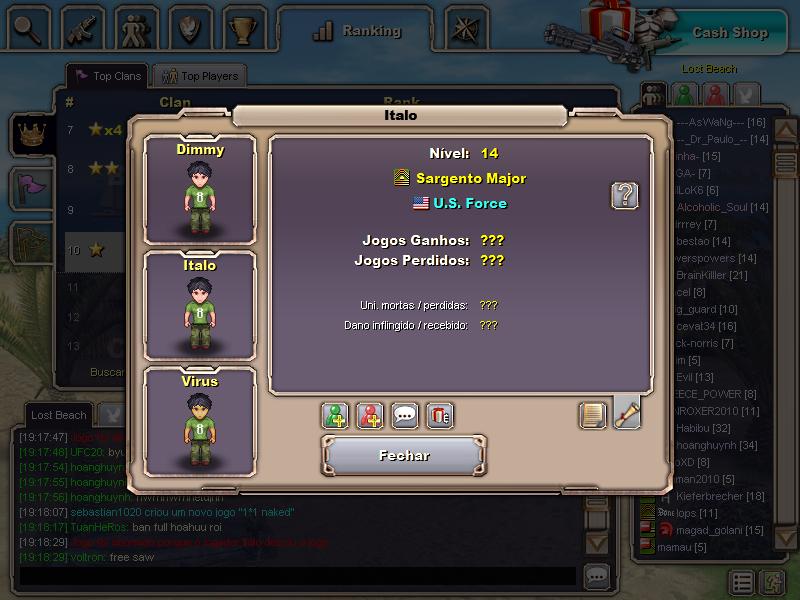Click the red add-player icon
Image resolution: width=800 pixels, height=600 pixels.
click(x=370, y=415)
